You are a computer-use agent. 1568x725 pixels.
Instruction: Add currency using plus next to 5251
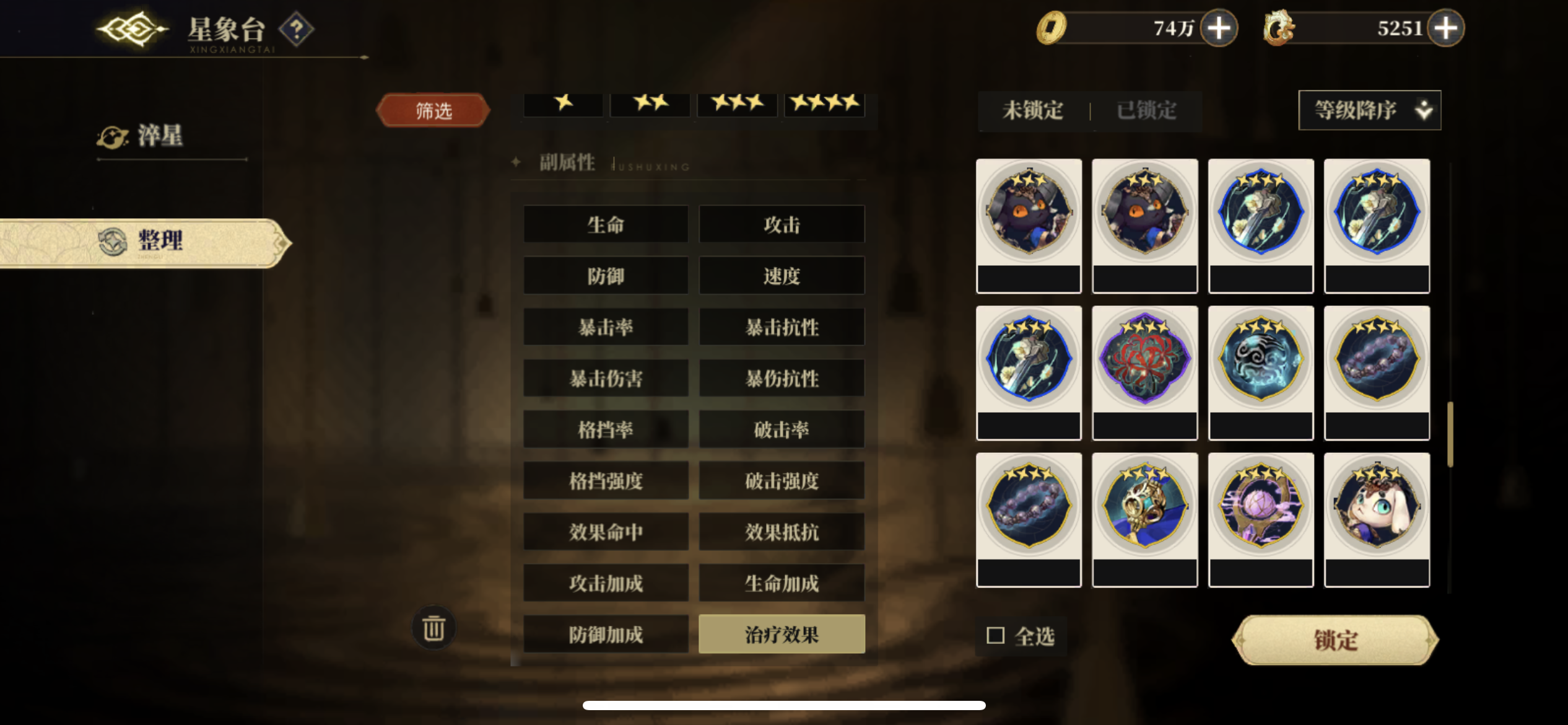1445,27
